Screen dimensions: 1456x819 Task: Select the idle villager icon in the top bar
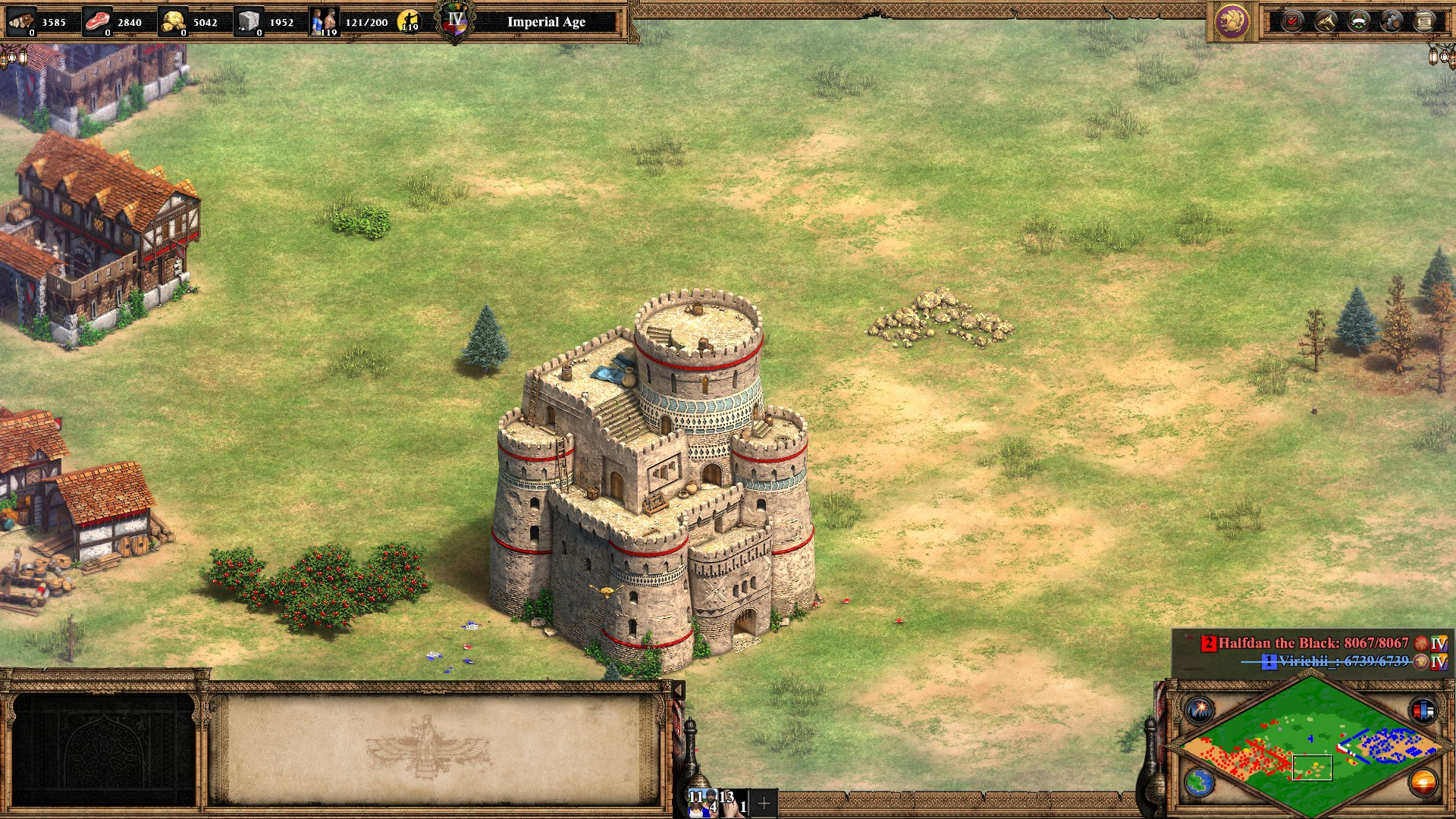(x=409, y=21)
